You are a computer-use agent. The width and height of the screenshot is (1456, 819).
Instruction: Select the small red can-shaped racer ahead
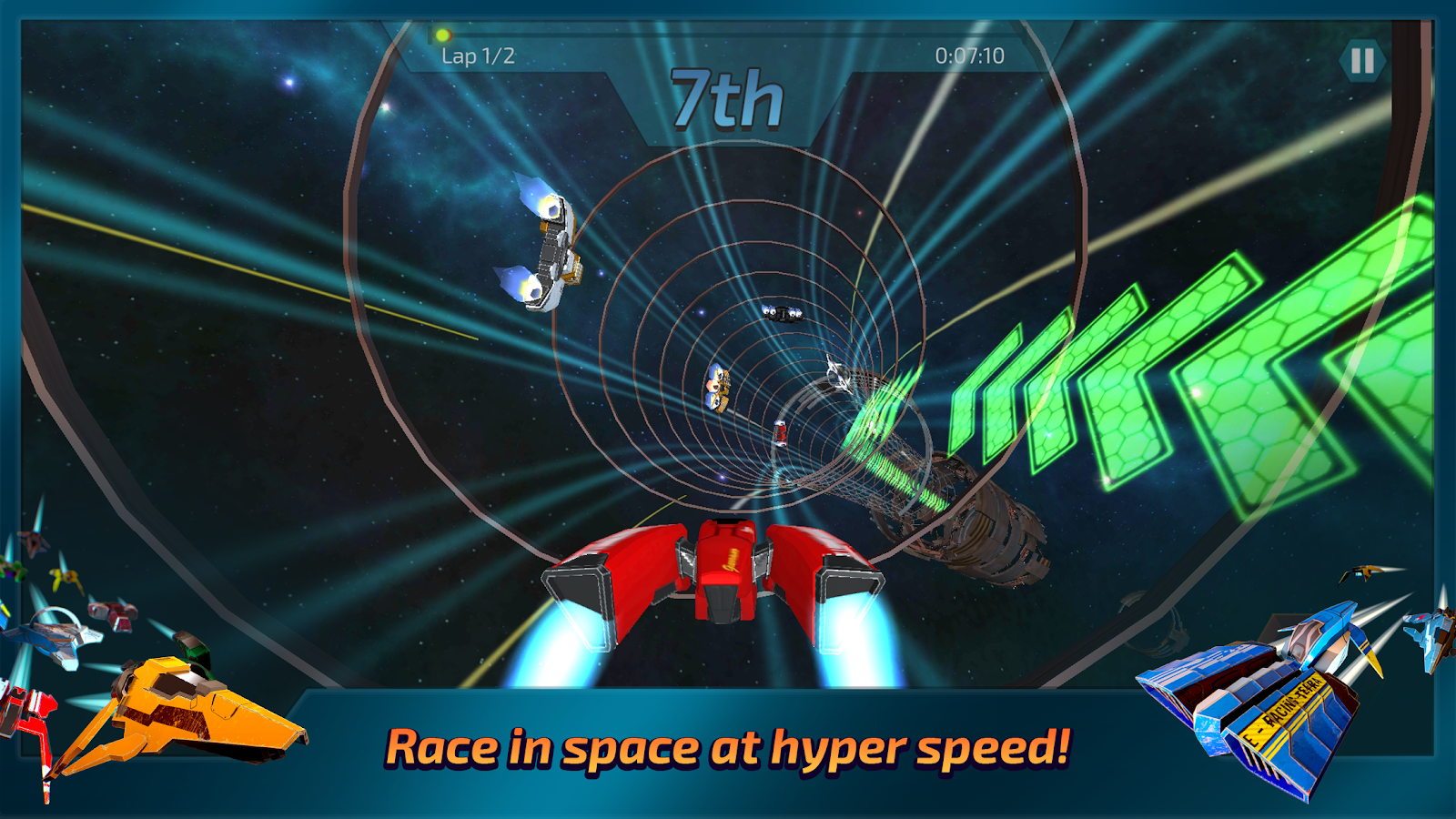781,434
